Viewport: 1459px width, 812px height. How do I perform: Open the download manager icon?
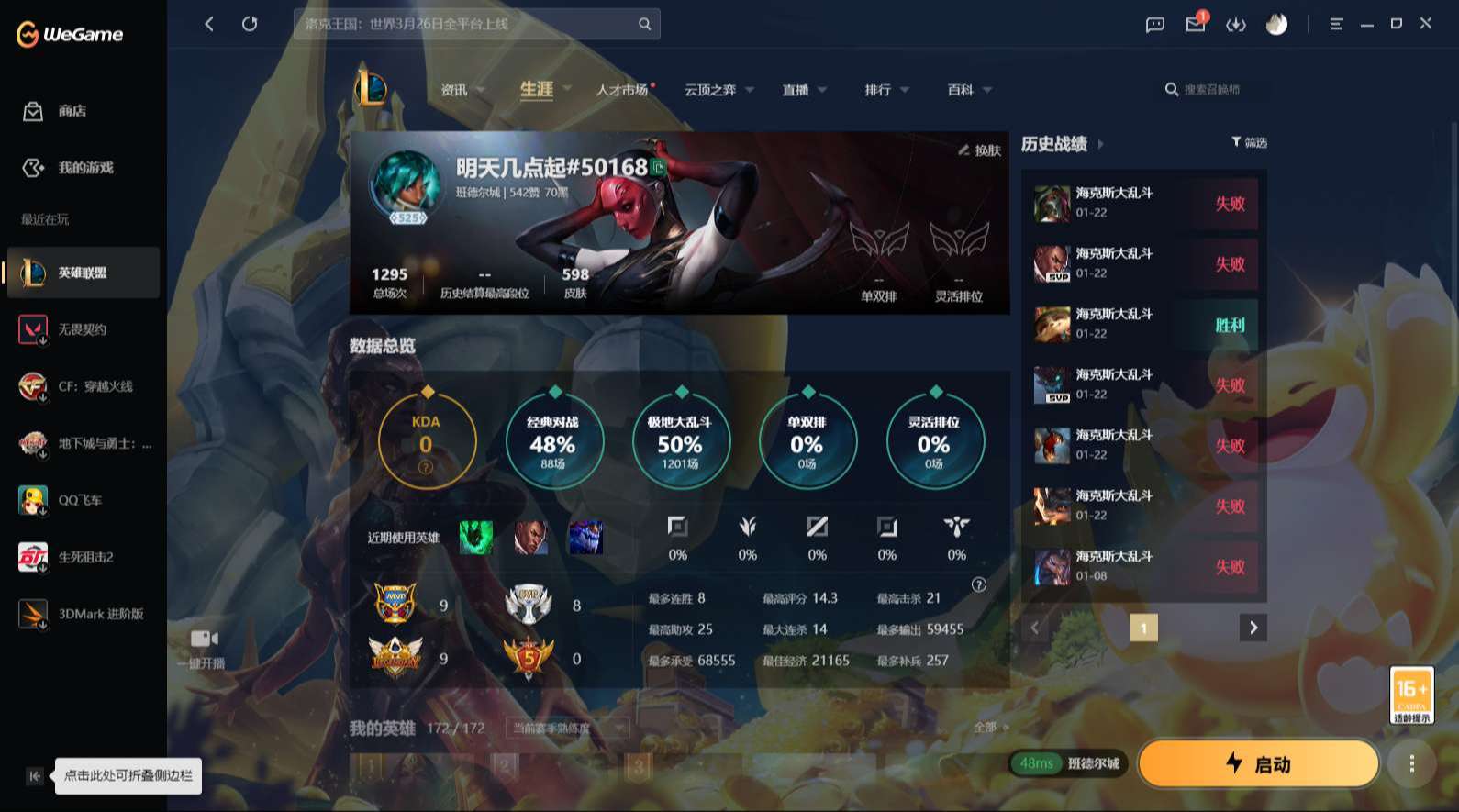point(1236,24)
